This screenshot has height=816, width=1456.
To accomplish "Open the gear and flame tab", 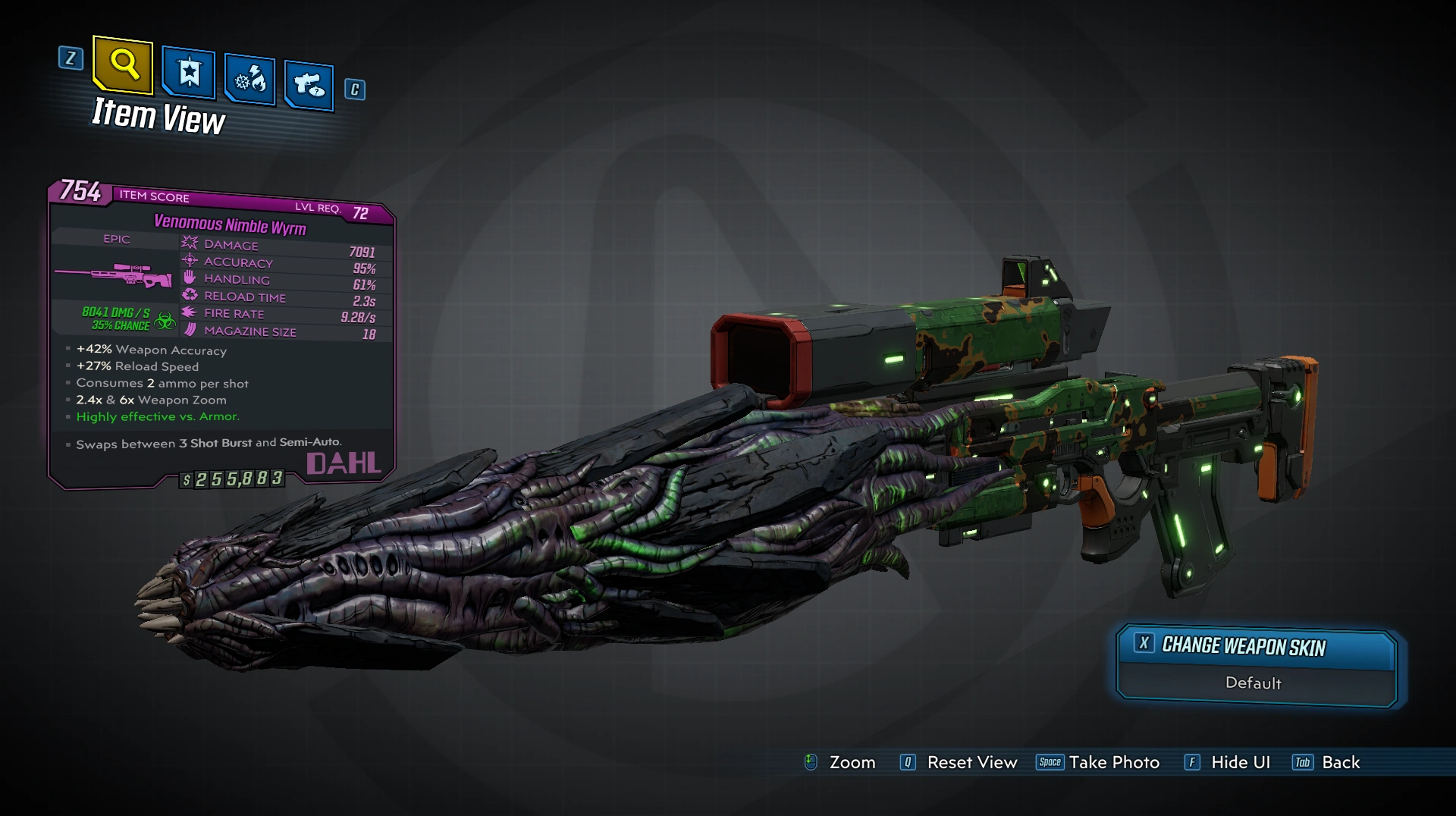I will click(x=249, y=80).
